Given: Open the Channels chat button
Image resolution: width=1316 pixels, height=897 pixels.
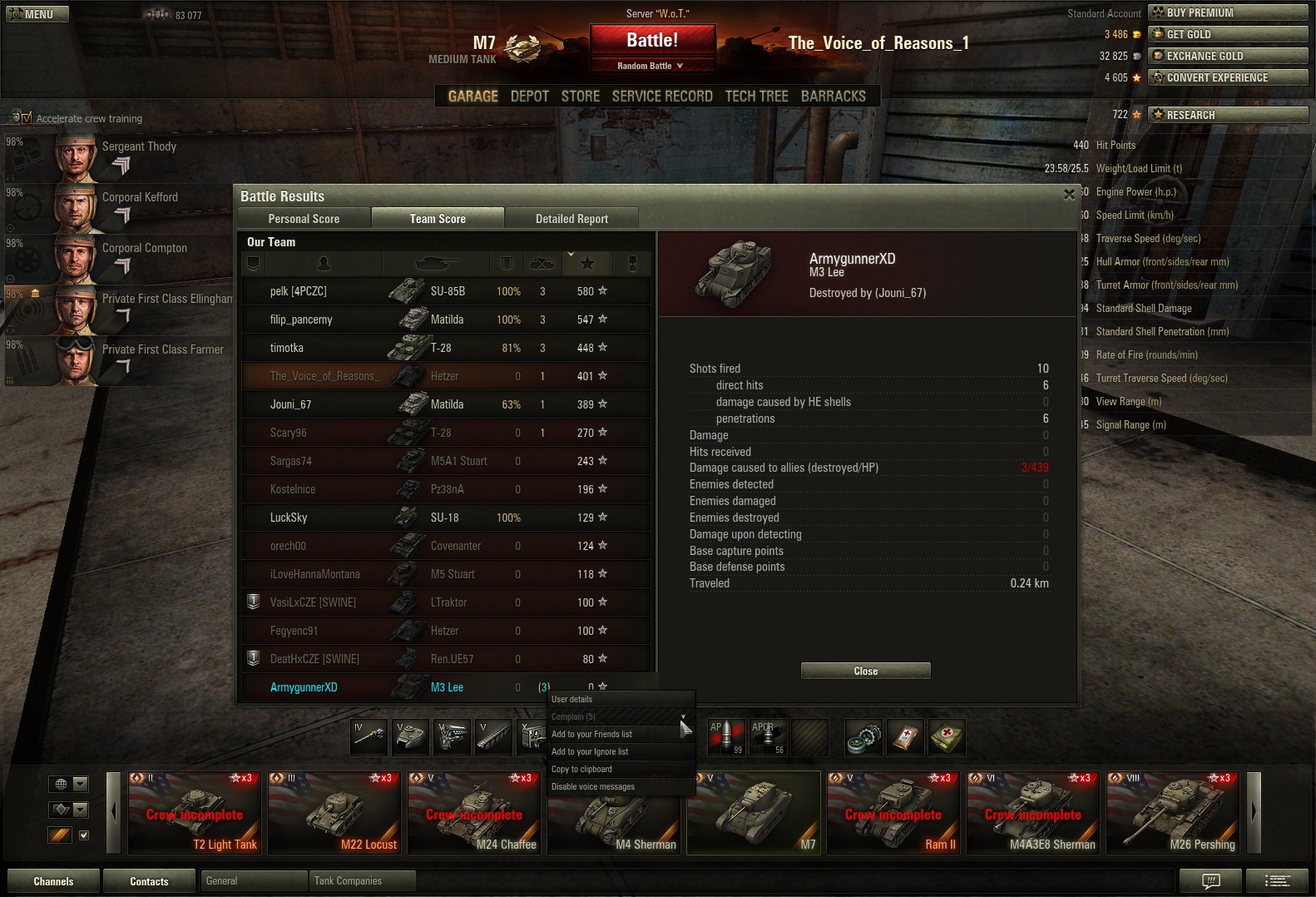Looking at the screenshot, I should [x=53, y=881].
